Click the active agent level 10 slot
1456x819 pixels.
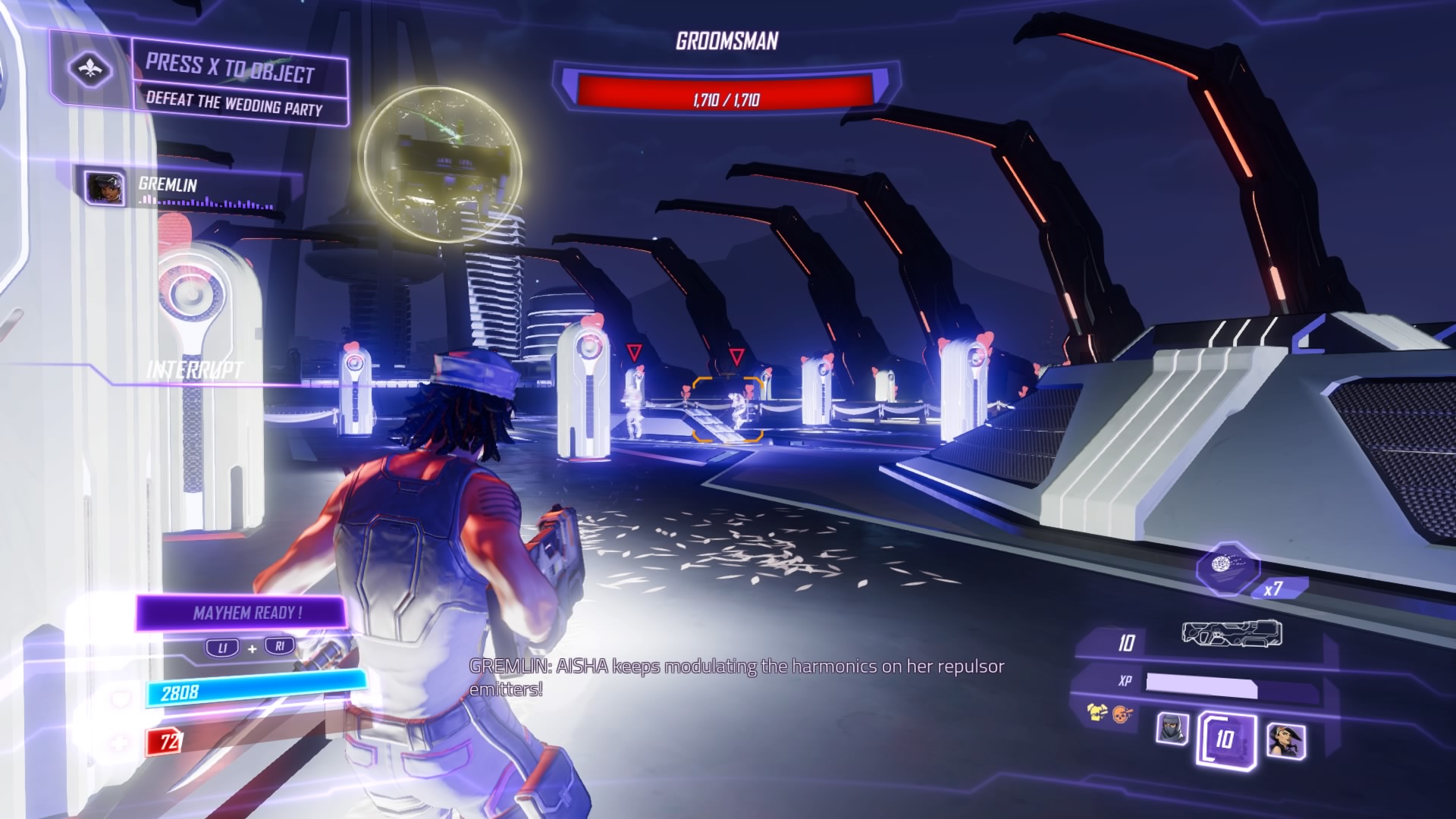pos(1225,739)
